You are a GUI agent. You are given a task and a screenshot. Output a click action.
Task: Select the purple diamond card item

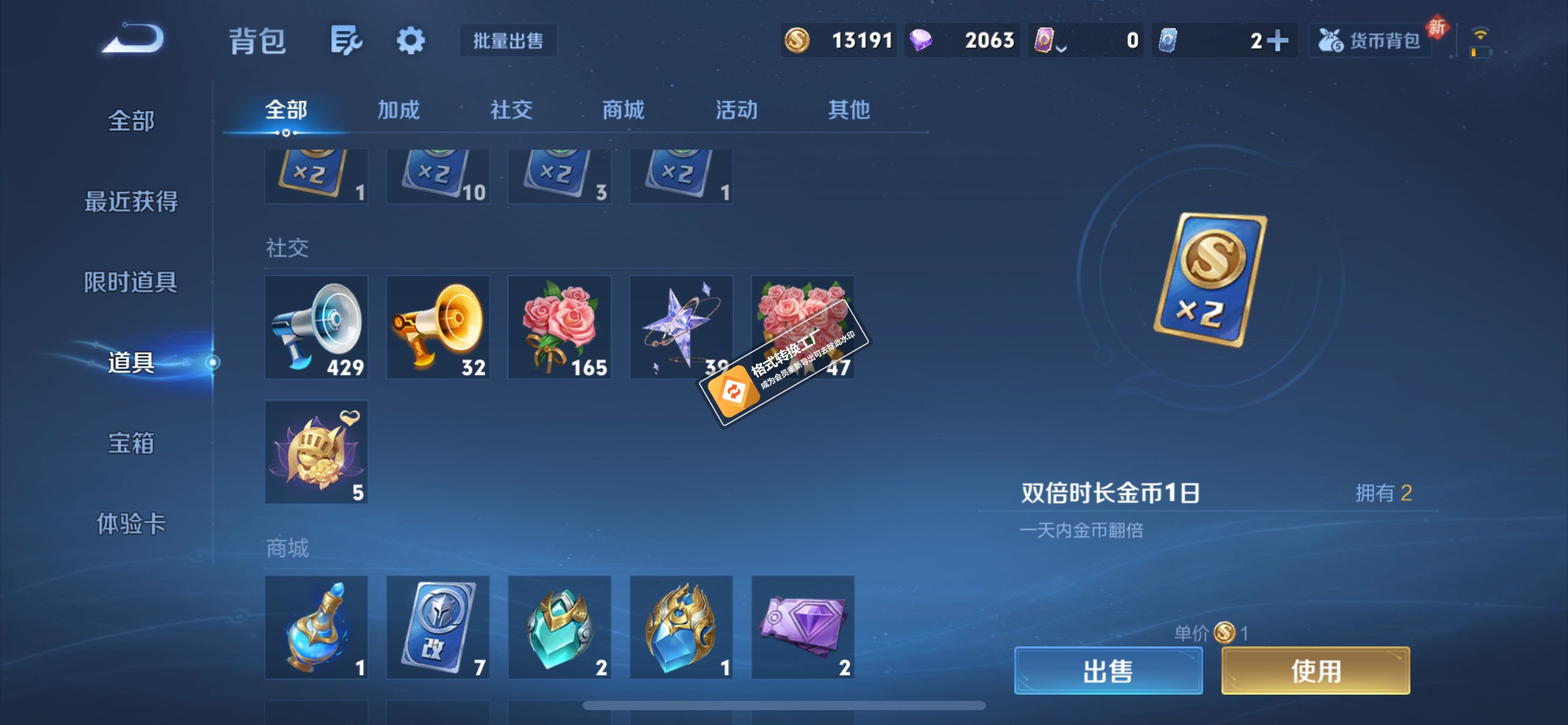point(802,628)
